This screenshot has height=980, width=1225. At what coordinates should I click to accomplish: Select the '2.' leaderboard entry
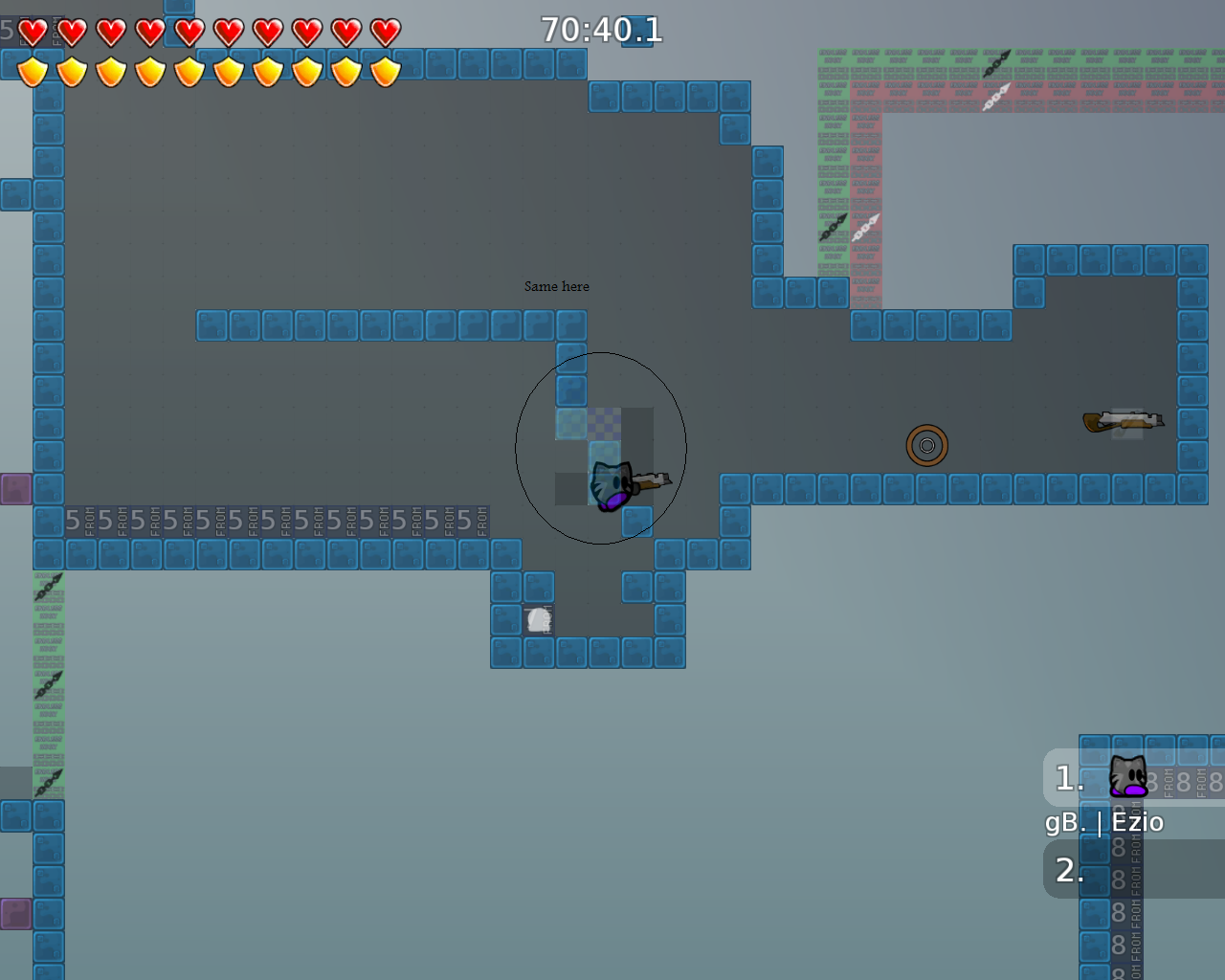click(x=1067, y=870)
